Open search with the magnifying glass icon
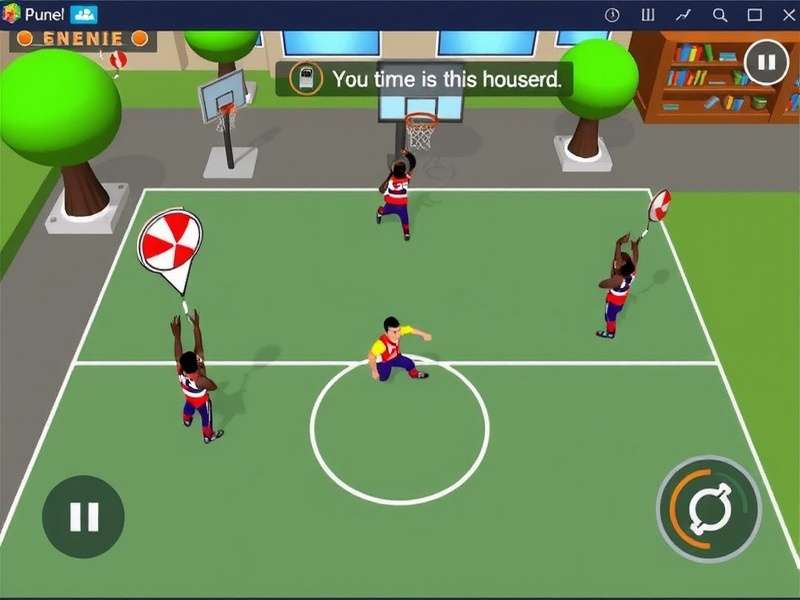 click(720, 15)
